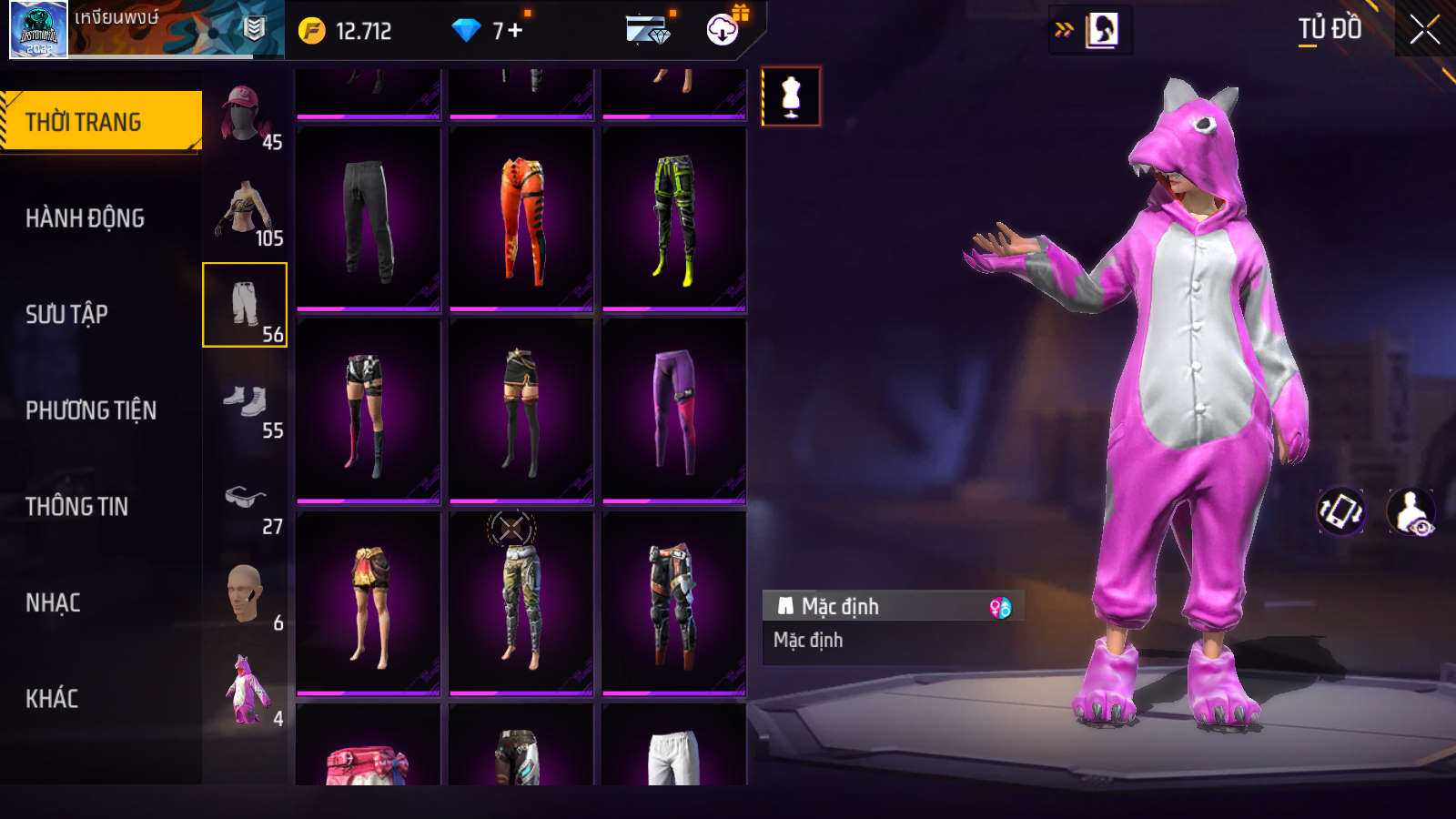Show the KHÁC category

point(52,699)
